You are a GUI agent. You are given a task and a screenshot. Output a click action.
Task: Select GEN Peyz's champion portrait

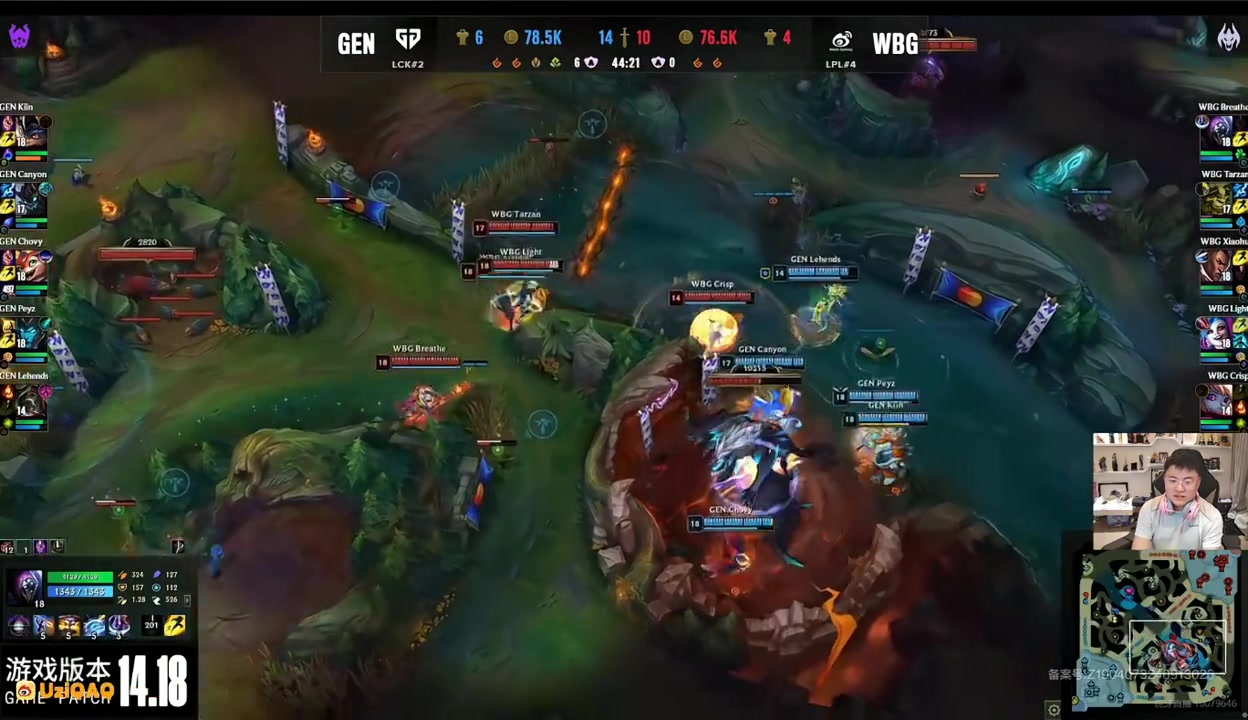click(x=32, y=333)
